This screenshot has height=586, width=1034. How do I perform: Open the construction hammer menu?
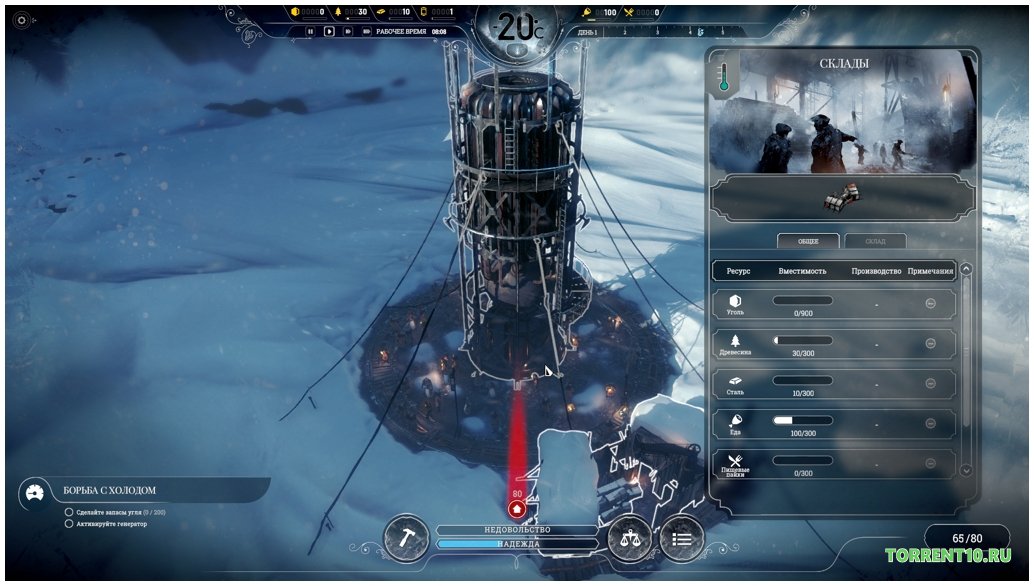point(406,537)
